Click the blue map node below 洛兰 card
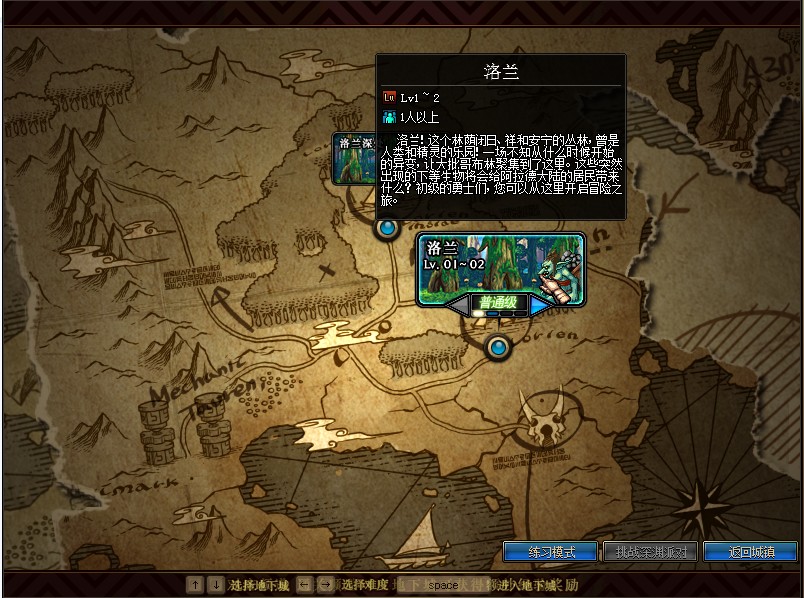The width and height of the screenshot is (804, 598). point(497,347)
